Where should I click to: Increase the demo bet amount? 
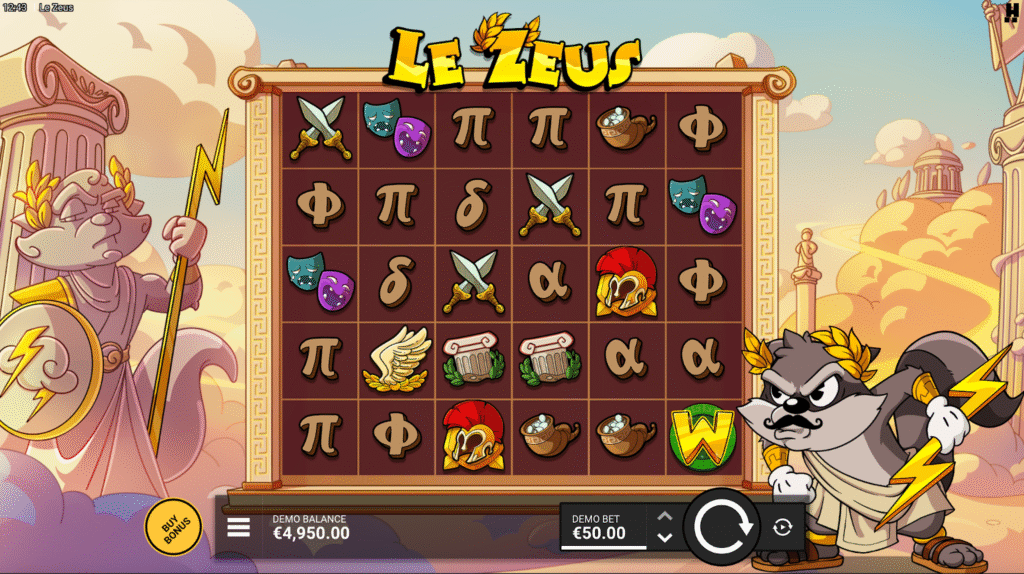664,517
